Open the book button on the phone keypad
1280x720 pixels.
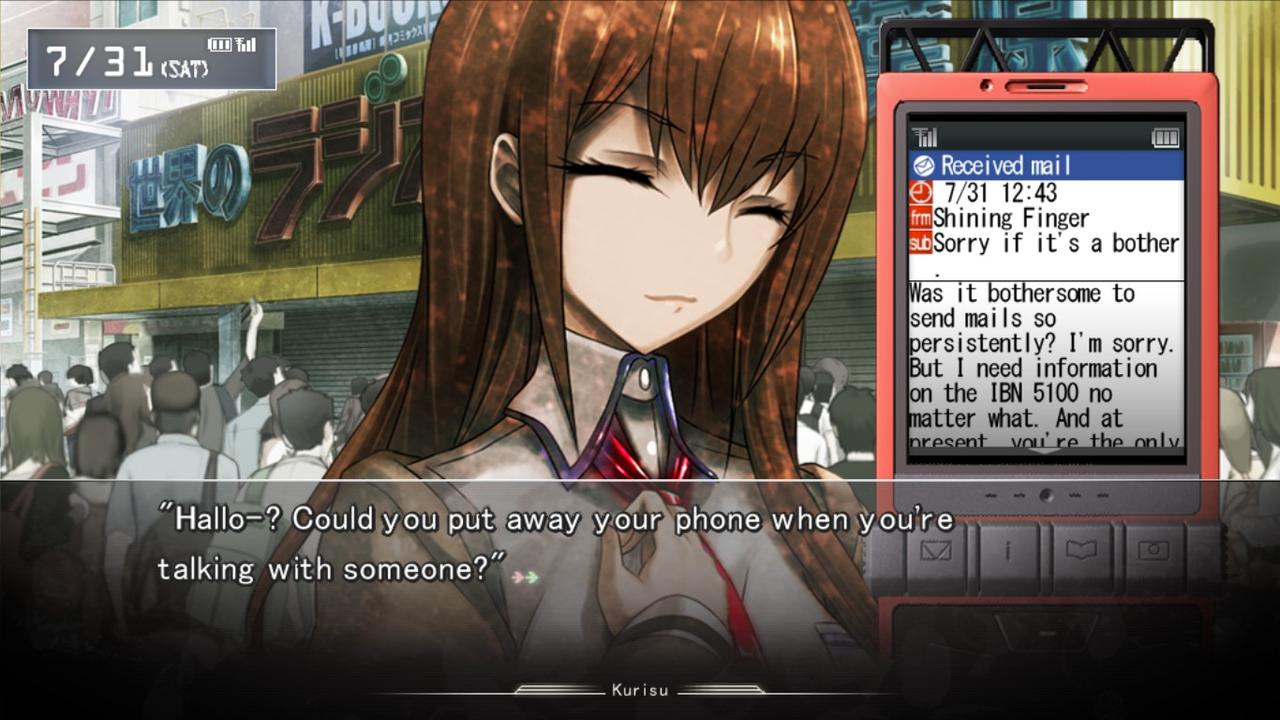[x=1081, y=552]
